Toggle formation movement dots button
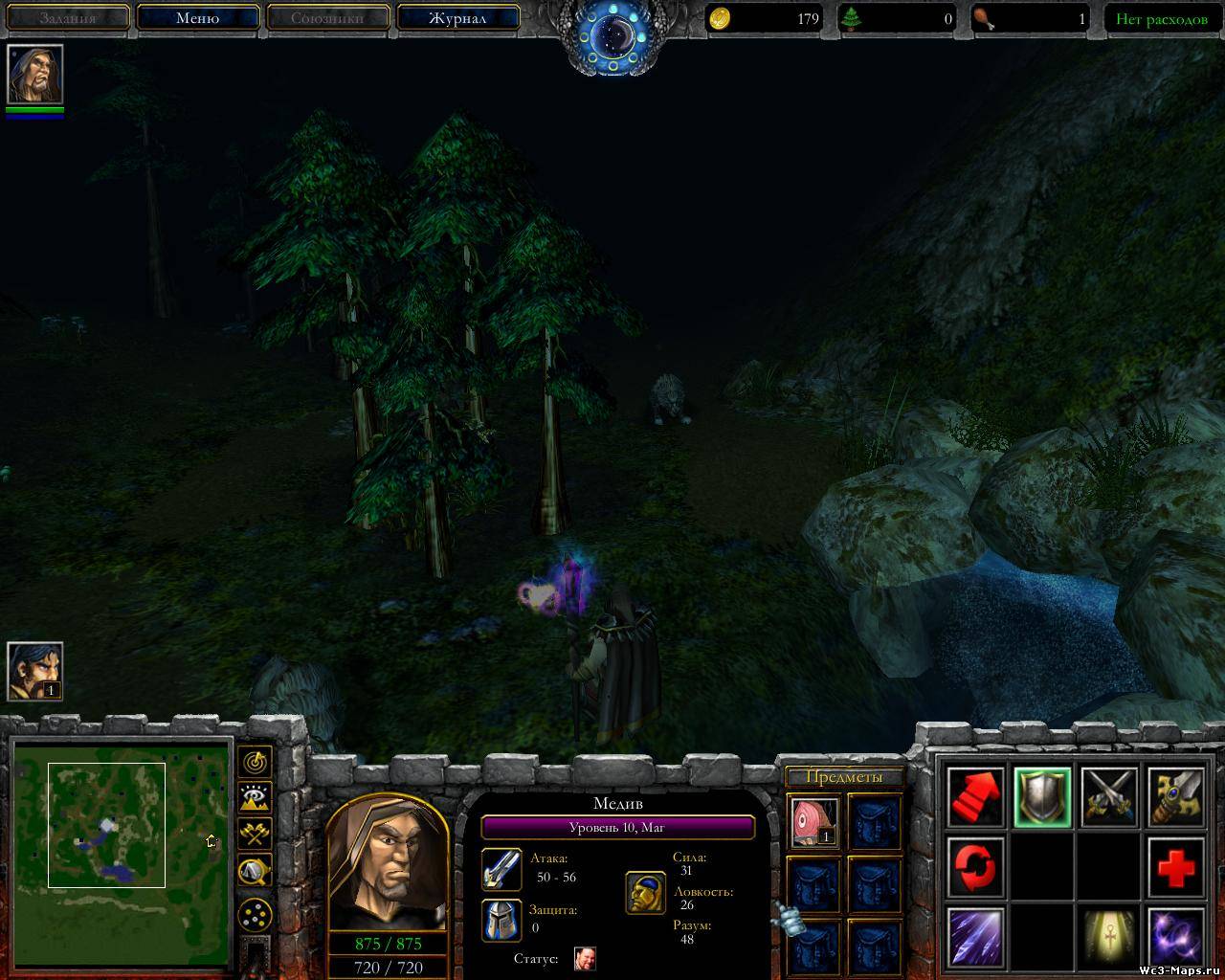Screen dimensions: 1225x980 coord(256,916)
